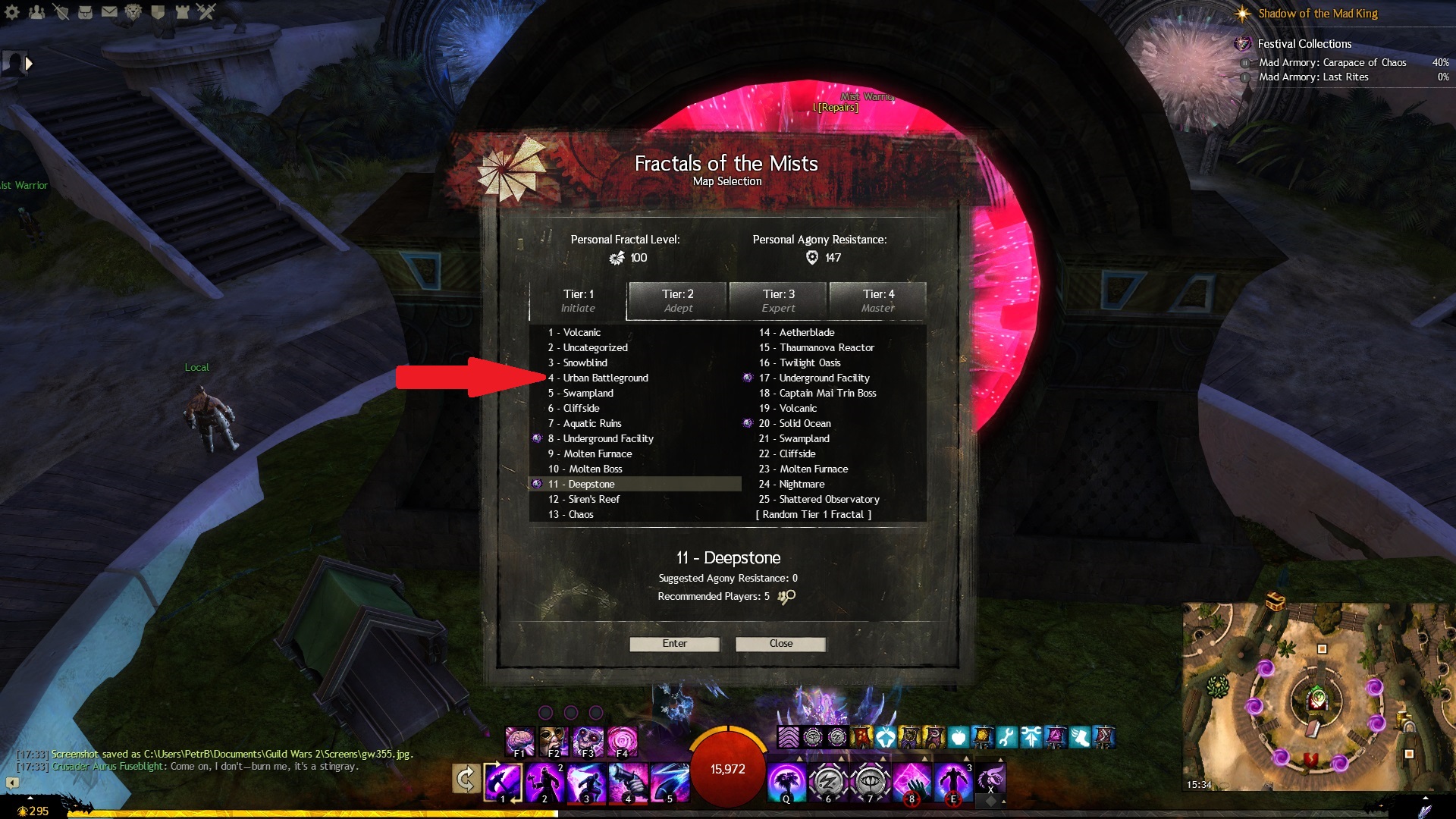Choose the Random Tier 1 Fractal option
Image resolution: width=1456 pixels, height=819 pixels.
(813, 514)
